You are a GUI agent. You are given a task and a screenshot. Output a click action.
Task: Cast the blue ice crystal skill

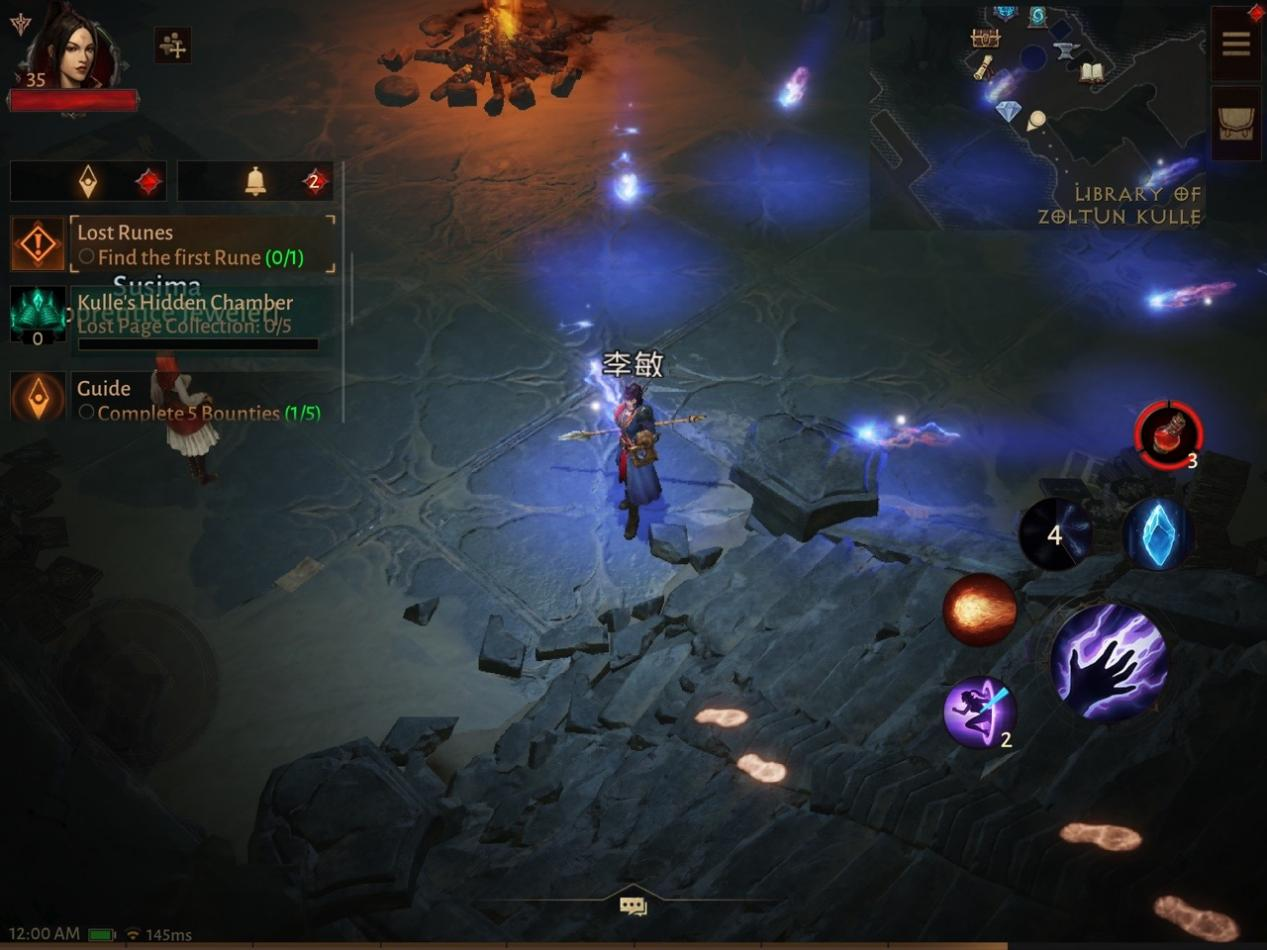click(1157, 534)
